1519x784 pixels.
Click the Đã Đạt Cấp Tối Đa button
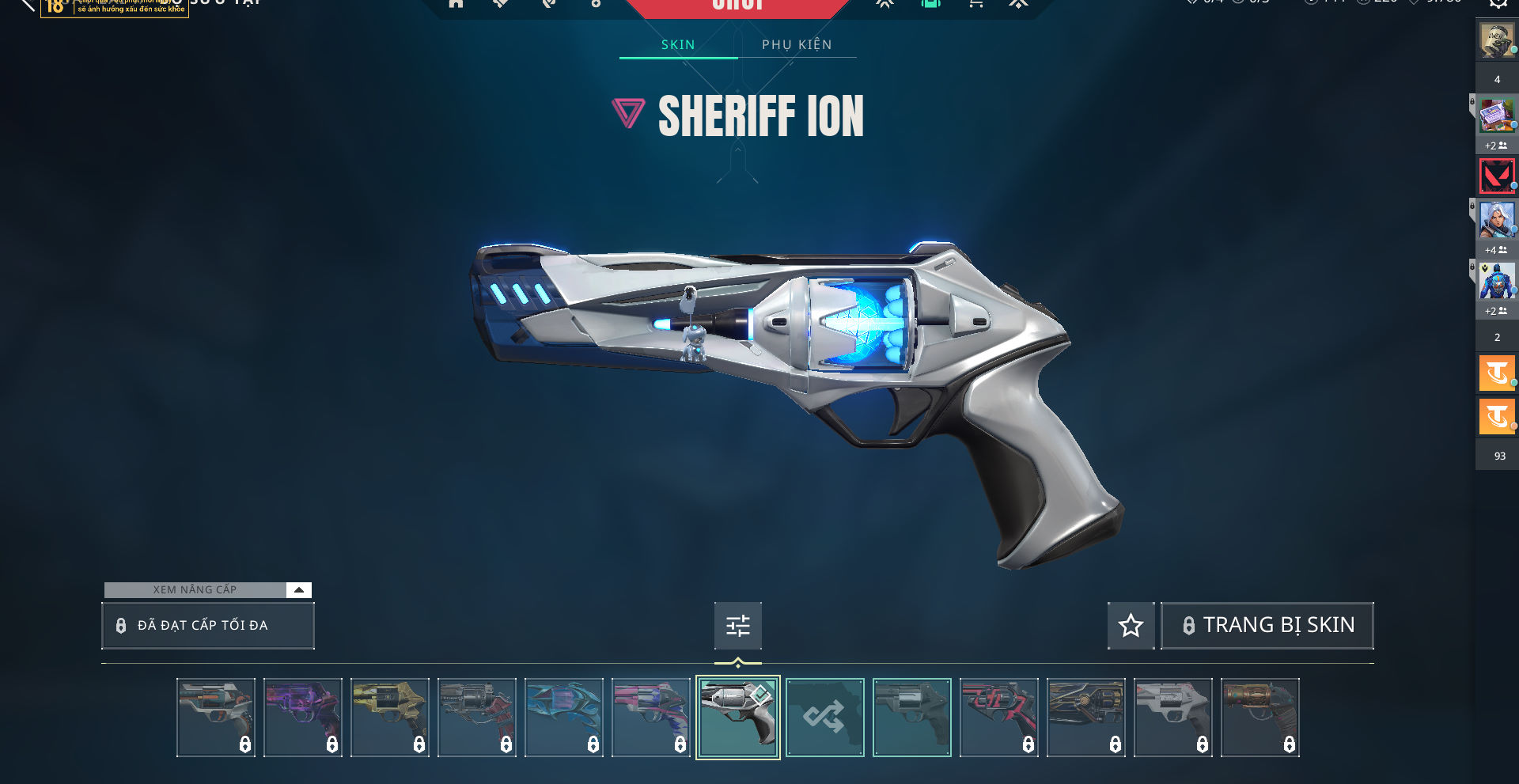pos(207,626)
